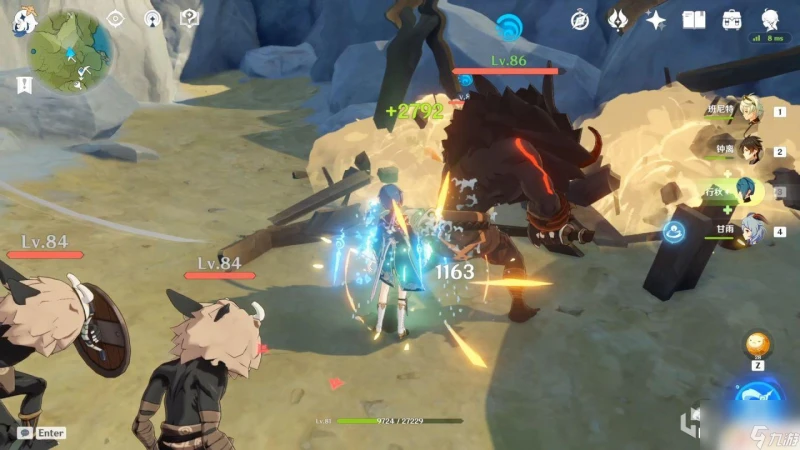
Task: Click the tower-shaped icon beside the crosshair
Action: (152, 18)
